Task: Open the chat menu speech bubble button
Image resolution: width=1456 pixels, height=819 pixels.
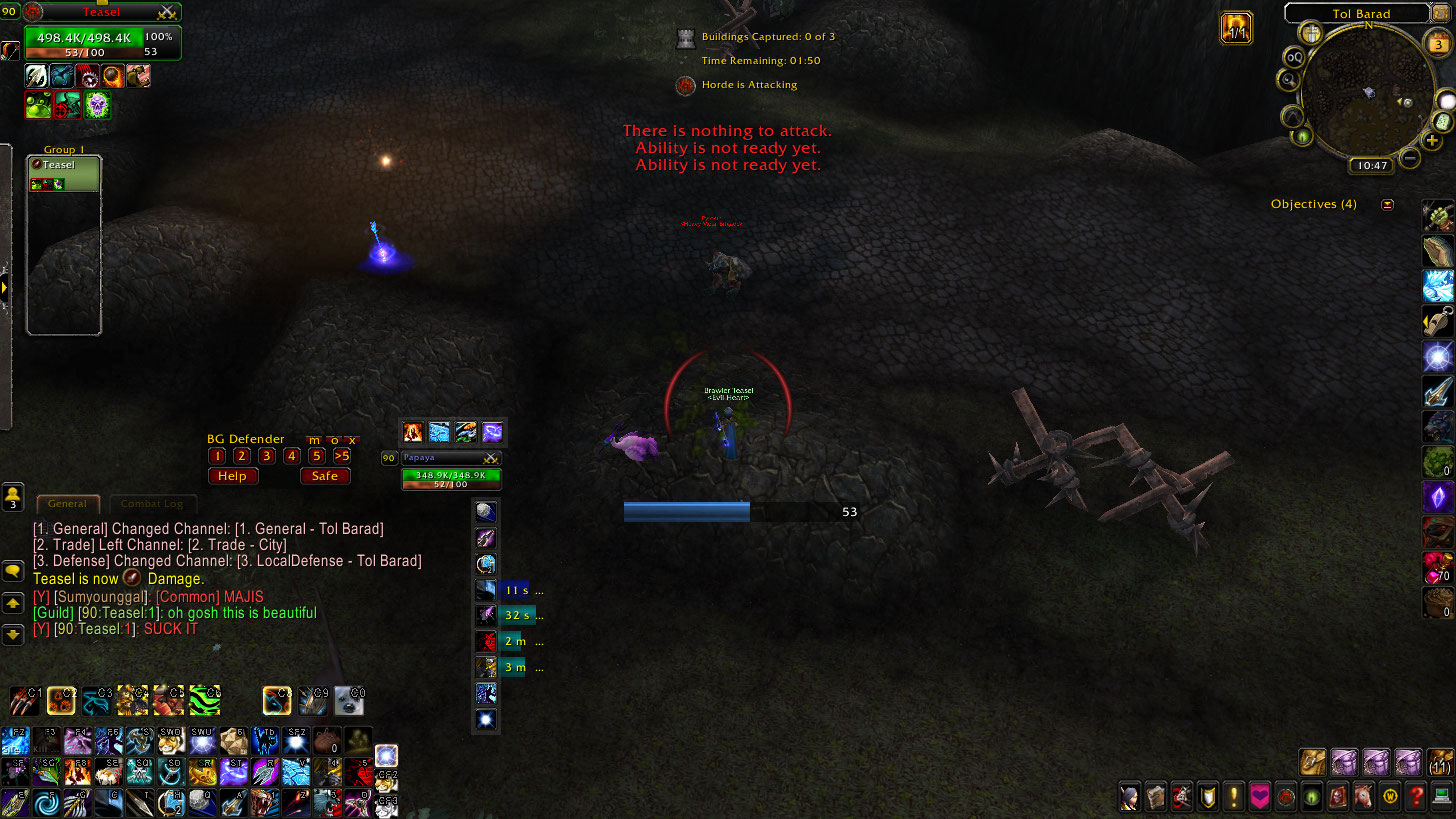Action: pyautogui.click(x=13, y=572)
